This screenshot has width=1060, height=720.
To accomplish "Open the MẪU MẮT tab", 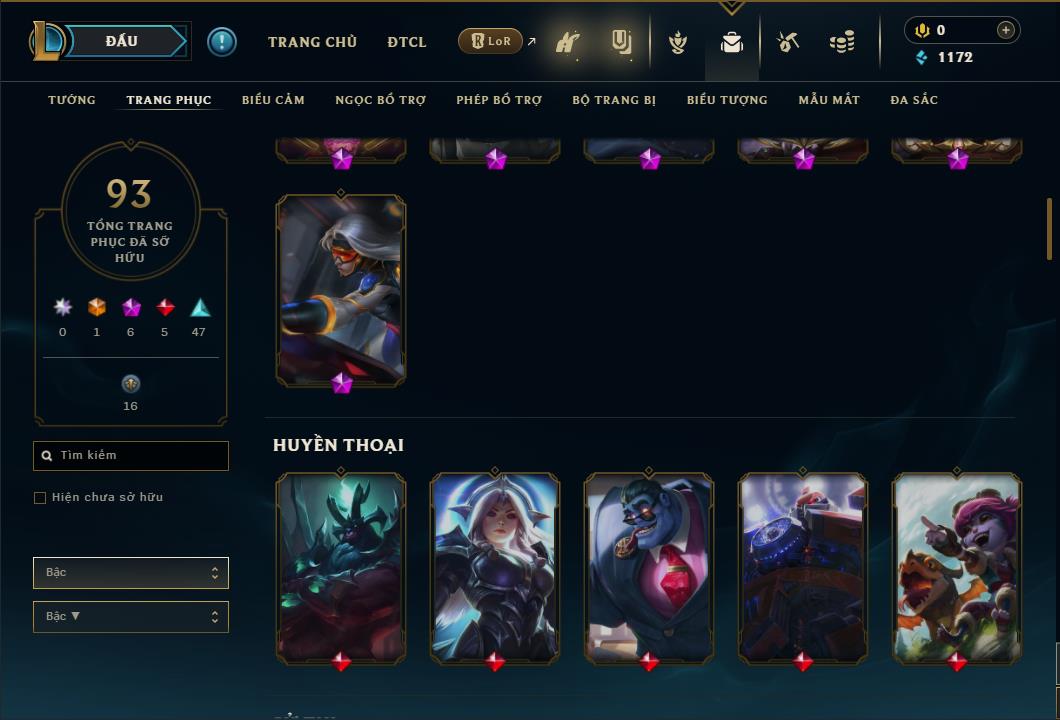I will coord(829,100).
